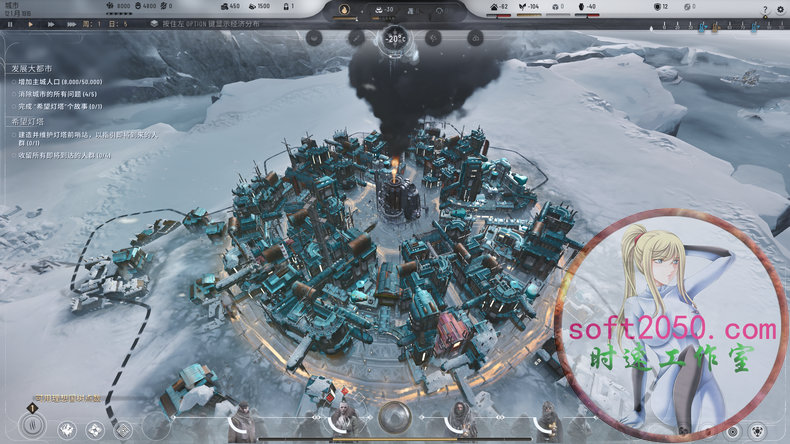The image size is (790, 444).
Task: Click the round council button at bottom center
Action: [393, 416]
